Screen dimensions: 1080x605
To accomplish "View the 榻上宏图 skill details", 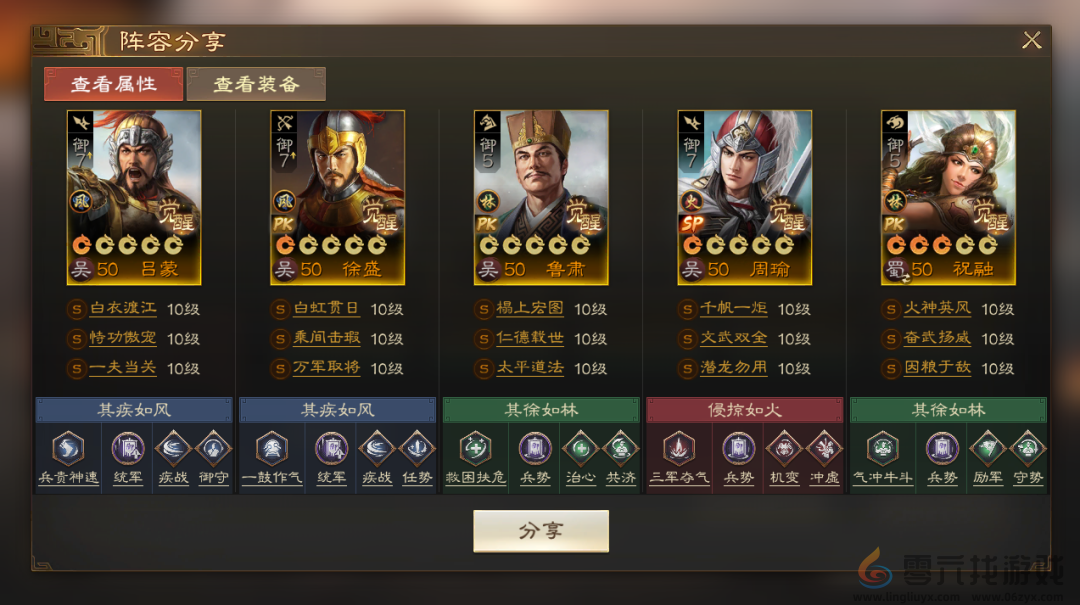I will click(530, 309).
